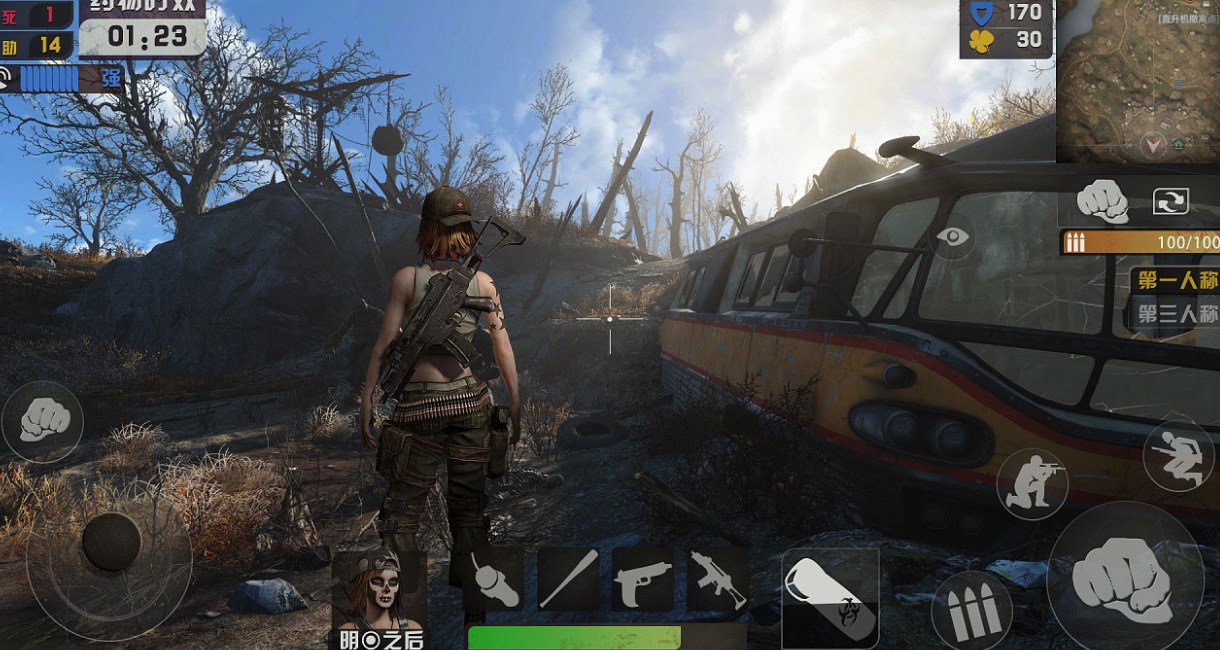This screenshot has width=1220, height=650.
Task: Use the biohazard canister item
Action: (x=829, y=597)
